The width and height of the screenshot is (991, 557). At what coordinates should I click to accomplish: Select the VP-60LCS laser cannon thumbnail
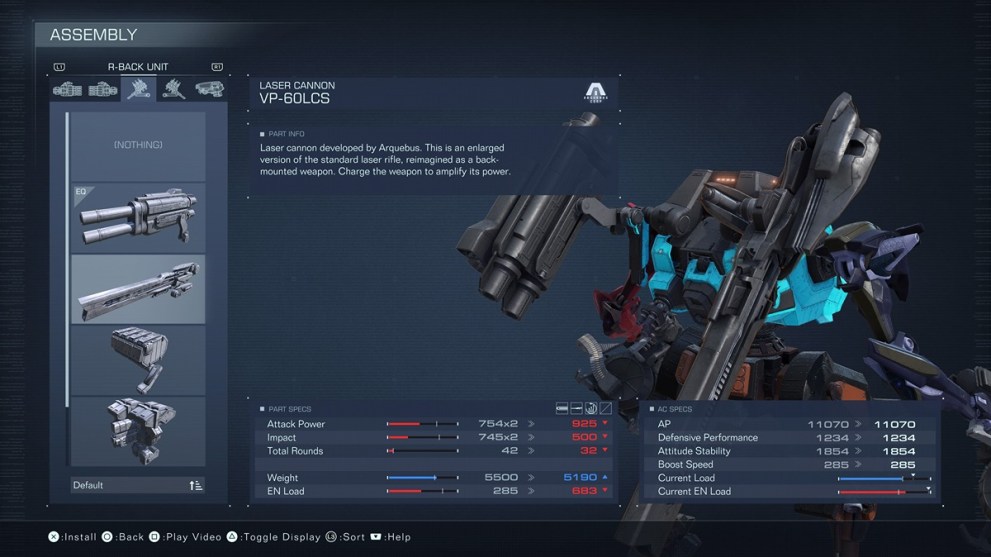coord(138,290)
